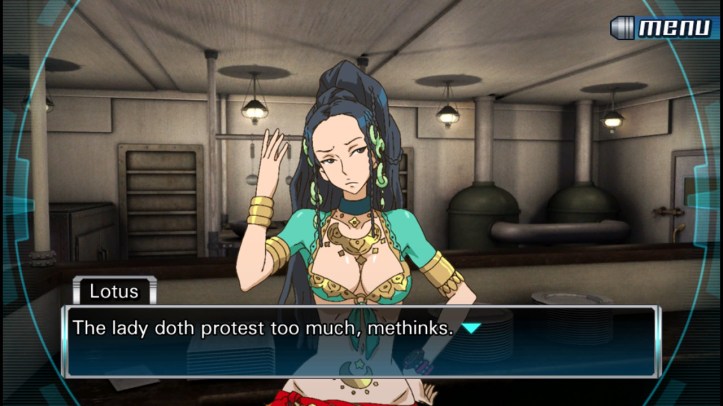Viewport: 723px width, 406px height.
Task: Advance dialogue with the blue arrow indicator
Action: (x=471, y=328)
